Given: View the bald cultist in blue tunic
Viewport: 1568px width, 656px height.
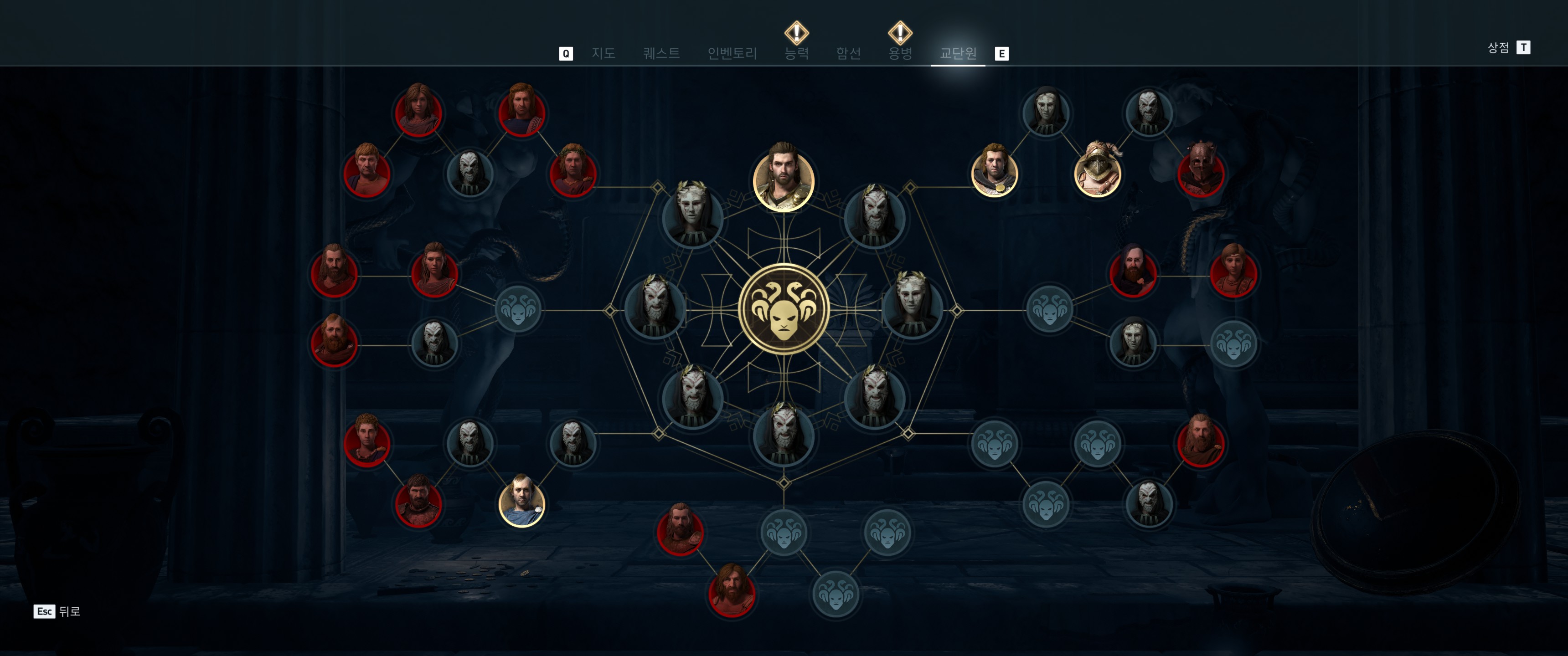Looking at the screenshot, I should tap(521, 502).
